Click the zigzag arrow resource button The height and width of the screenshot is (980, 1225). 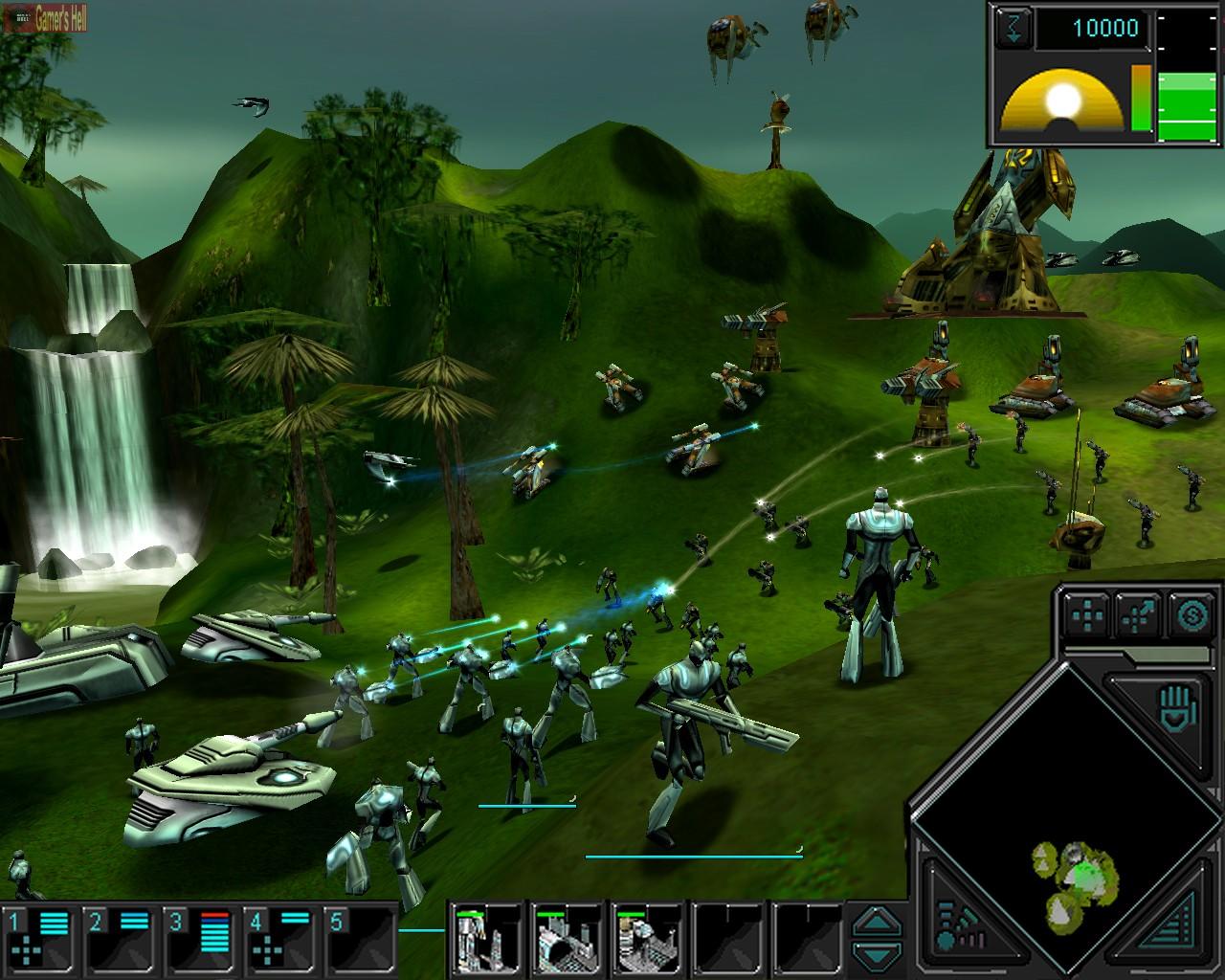[1014, 28]
